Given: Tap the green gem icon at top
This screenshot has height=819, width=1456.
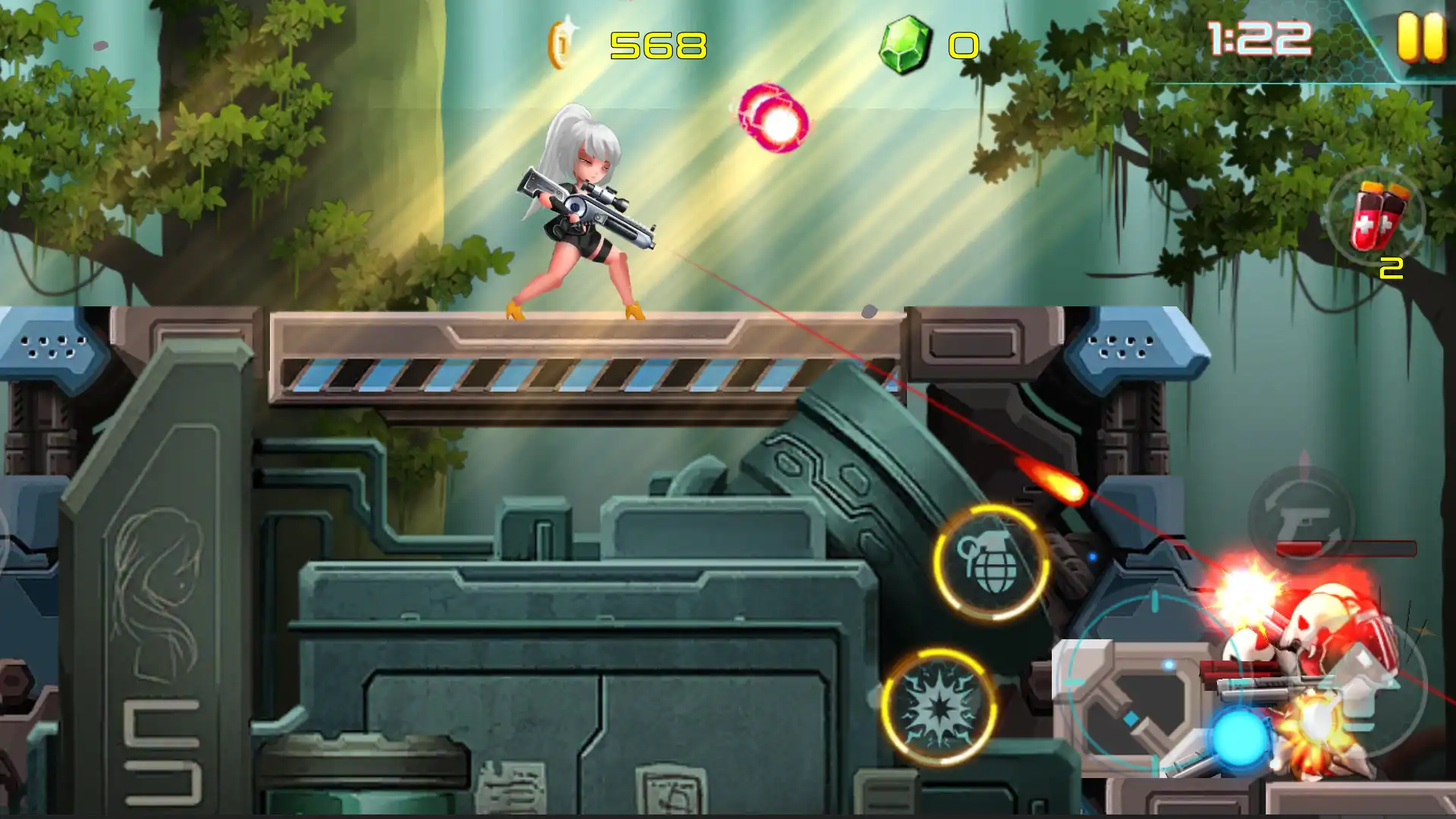Looking at the screenshot, I should click(x=908, y=45).
